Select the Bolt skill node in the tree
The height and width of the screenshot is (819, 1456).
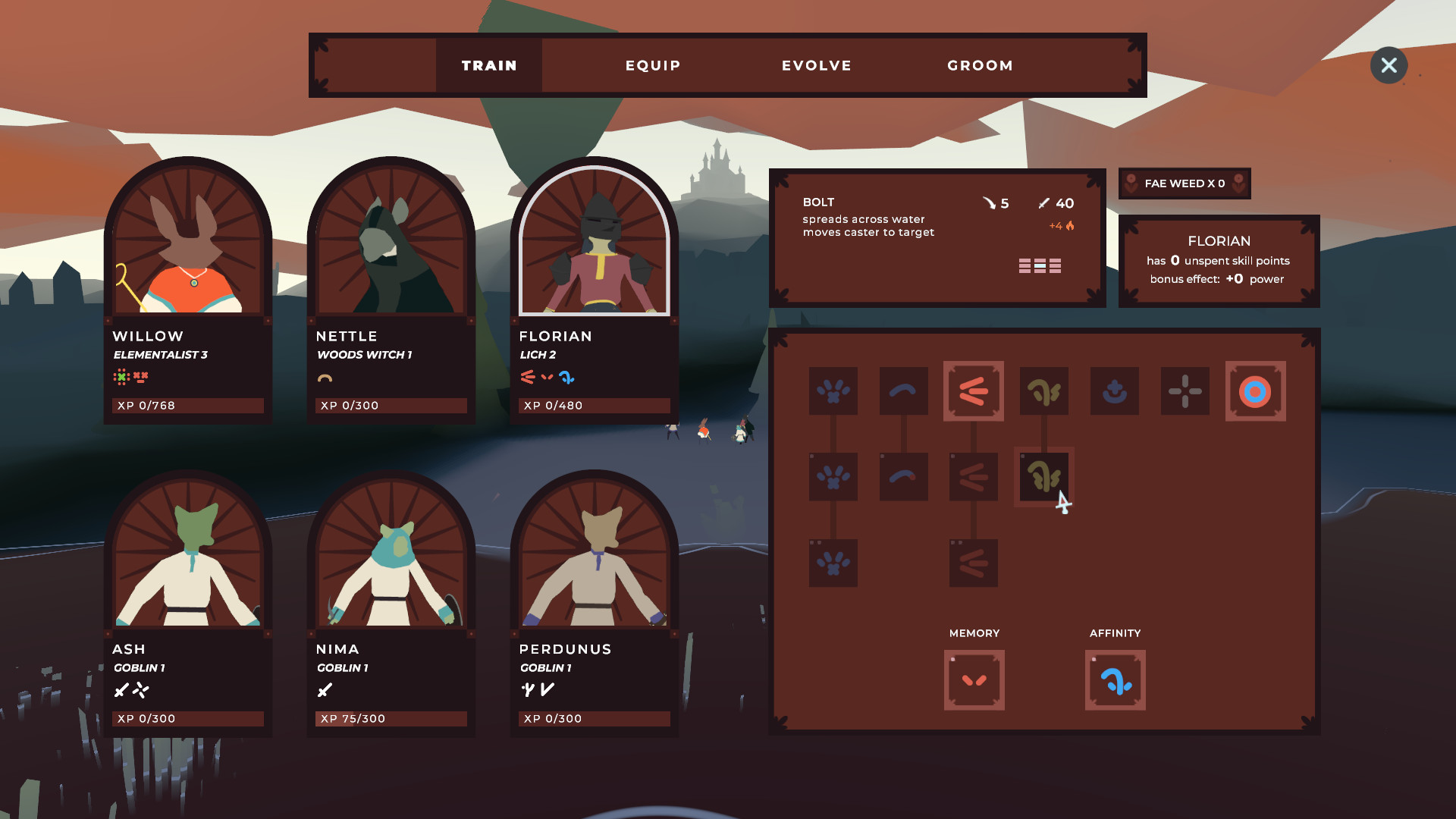pyautogui.click(x=974, y=391)
